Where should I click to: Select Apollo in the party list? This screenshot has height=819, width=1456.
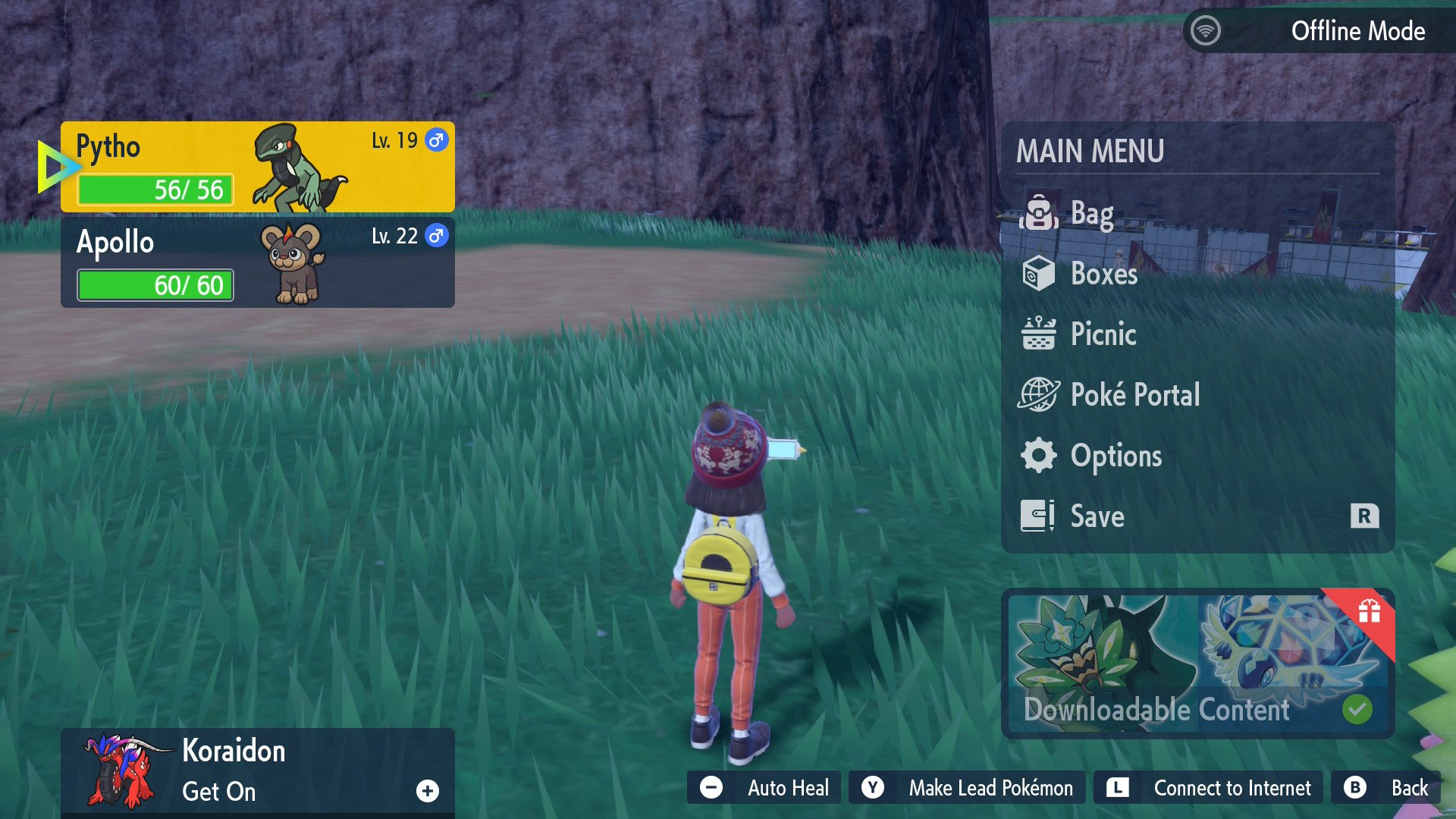pos(258,262)
